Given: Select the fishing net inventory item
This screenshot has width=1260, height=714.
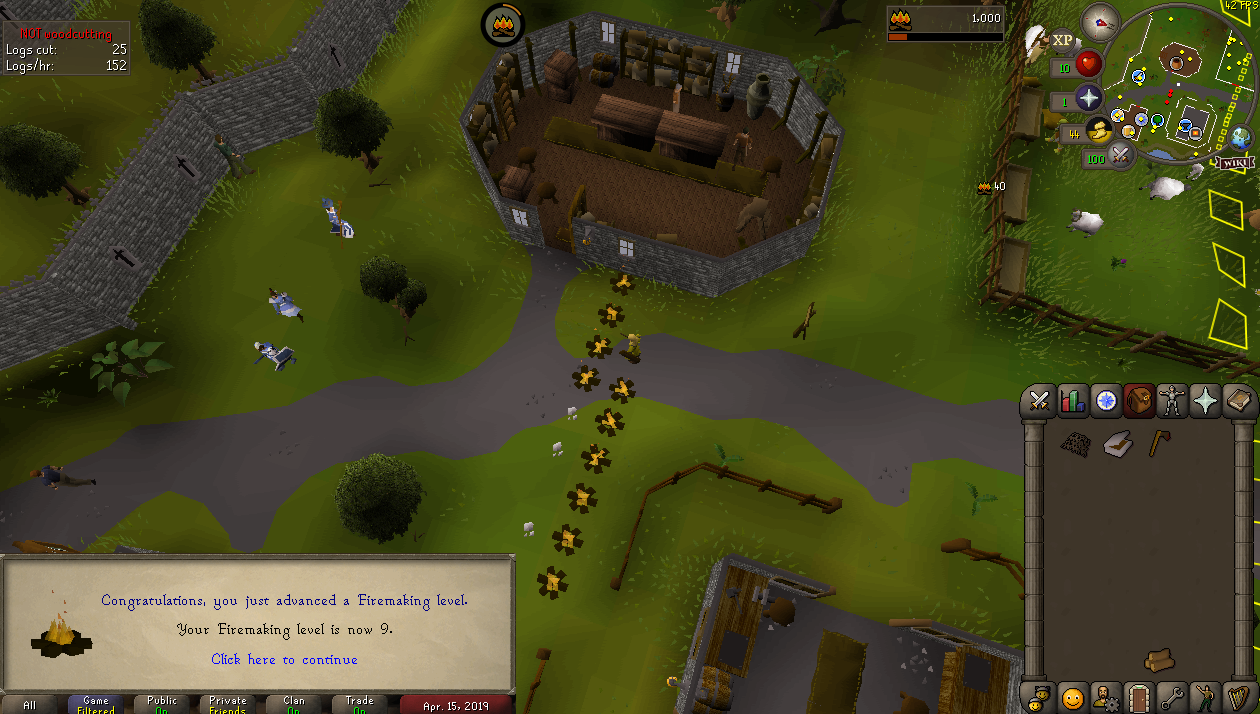Looking at the screenshot, I should pyautogui.click(x=1075, y=444).
